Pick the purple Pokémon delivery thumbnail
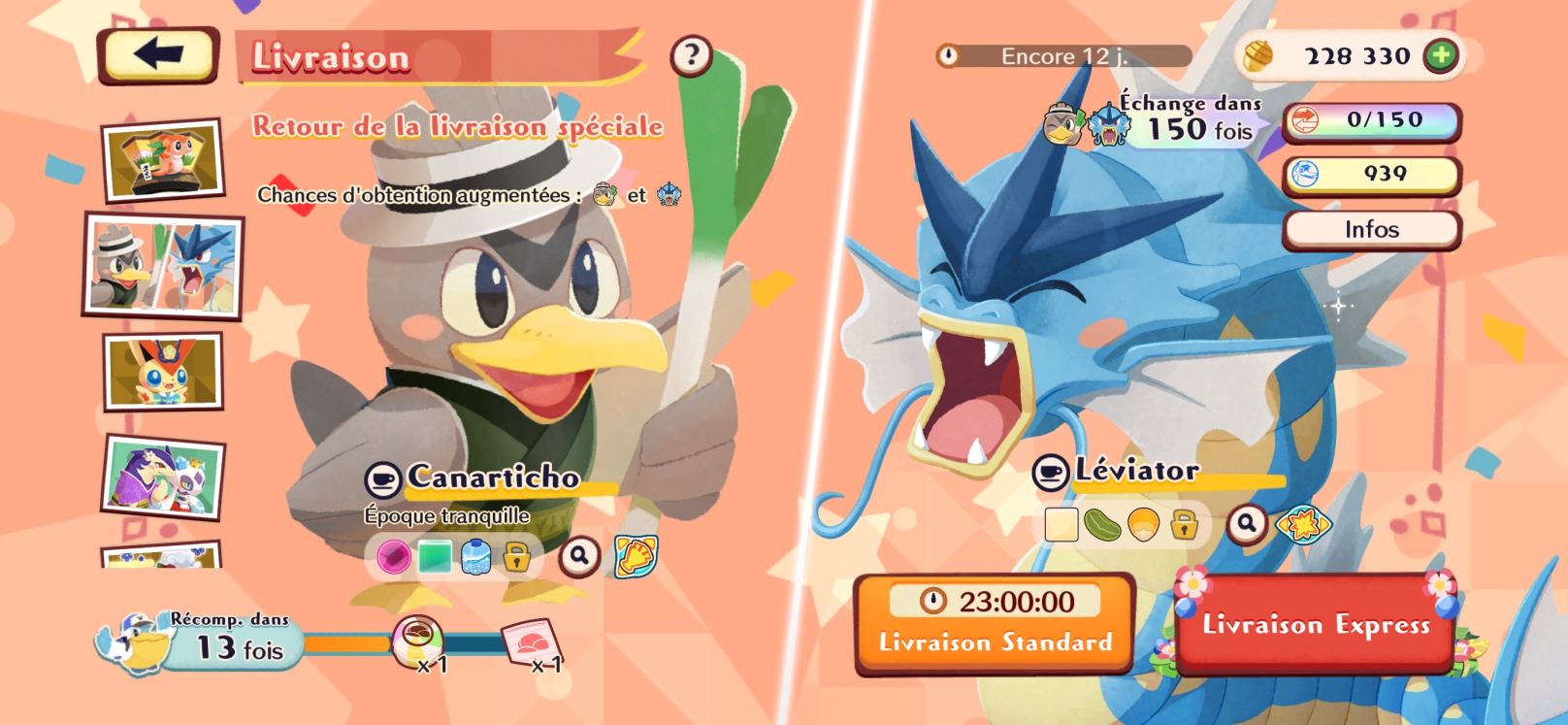 click(x=164, y=477)
